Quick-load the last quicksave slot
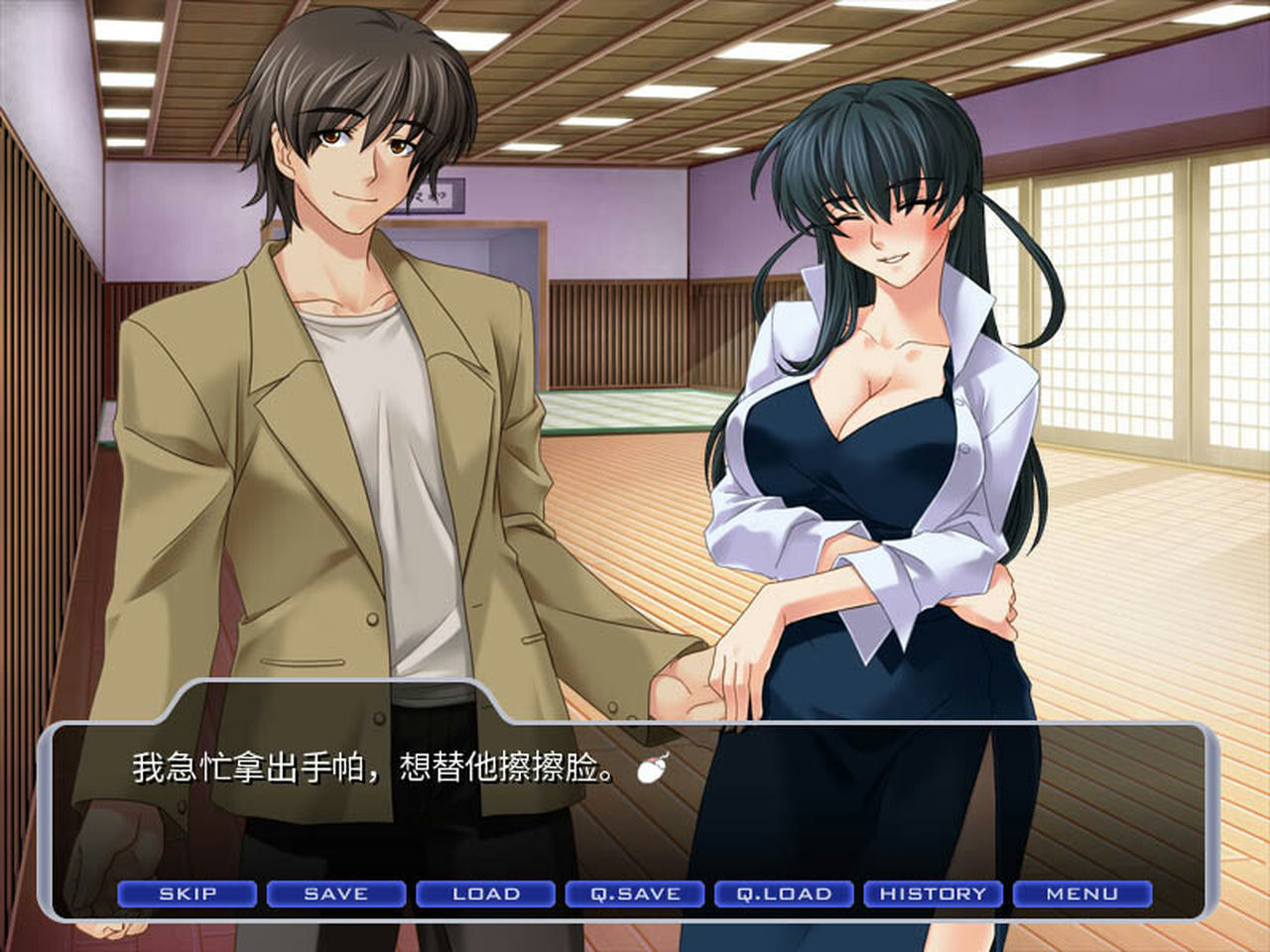Image resolution: width=1270 pixels, height=952 pixels. [783, 893]
